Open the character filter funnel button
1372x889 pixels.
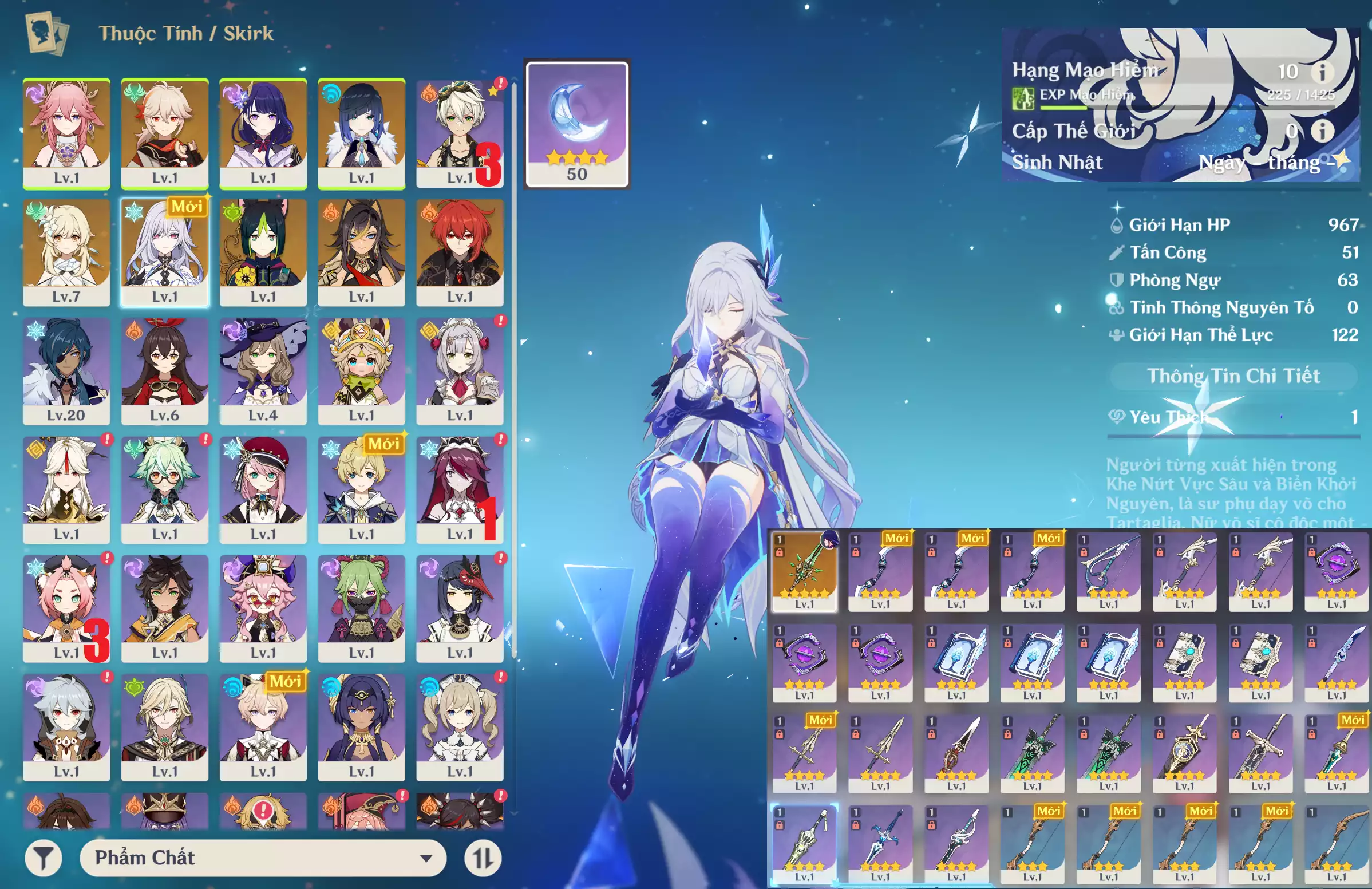44,858
